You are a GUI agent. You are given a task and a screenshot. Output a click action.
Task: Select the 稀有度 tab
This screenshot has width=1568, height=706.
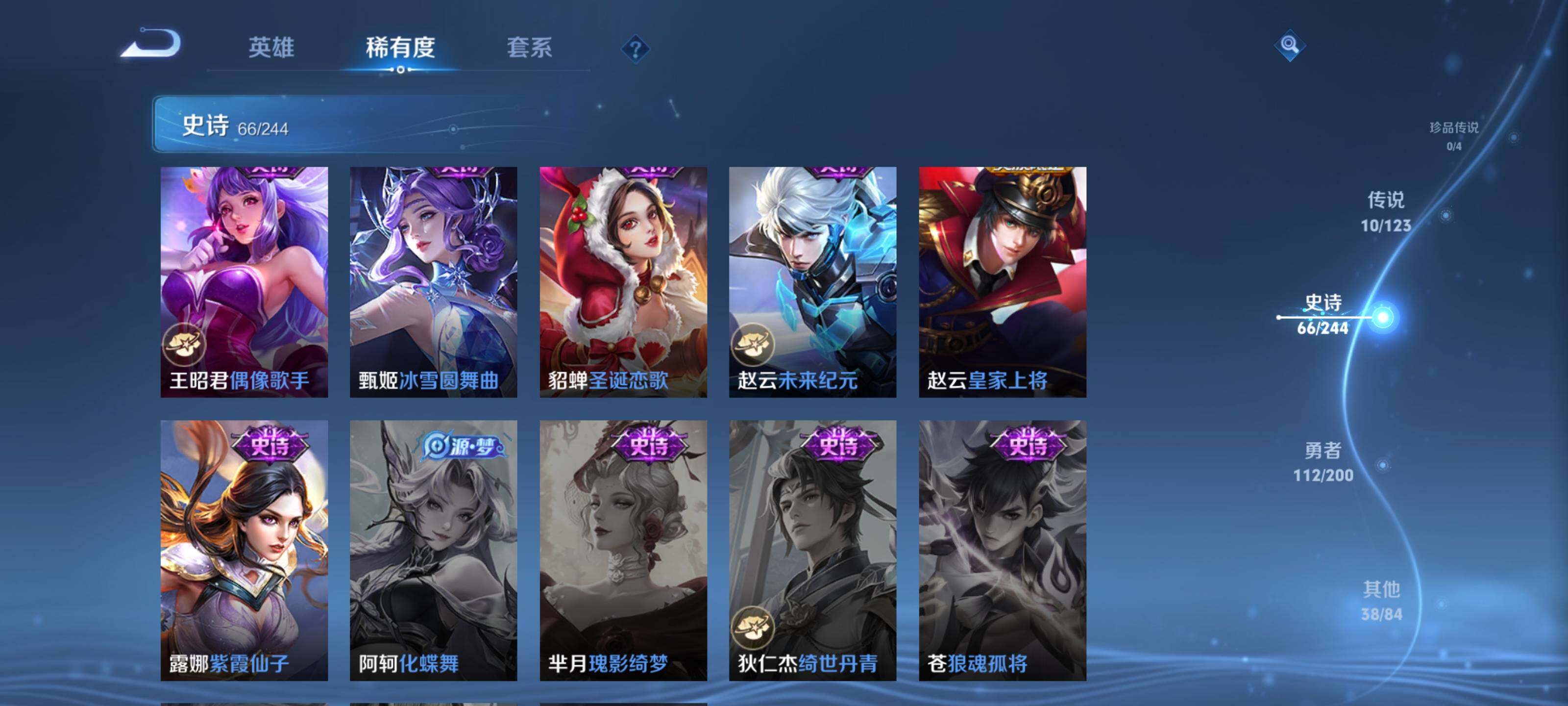click(x=400, y=48)
